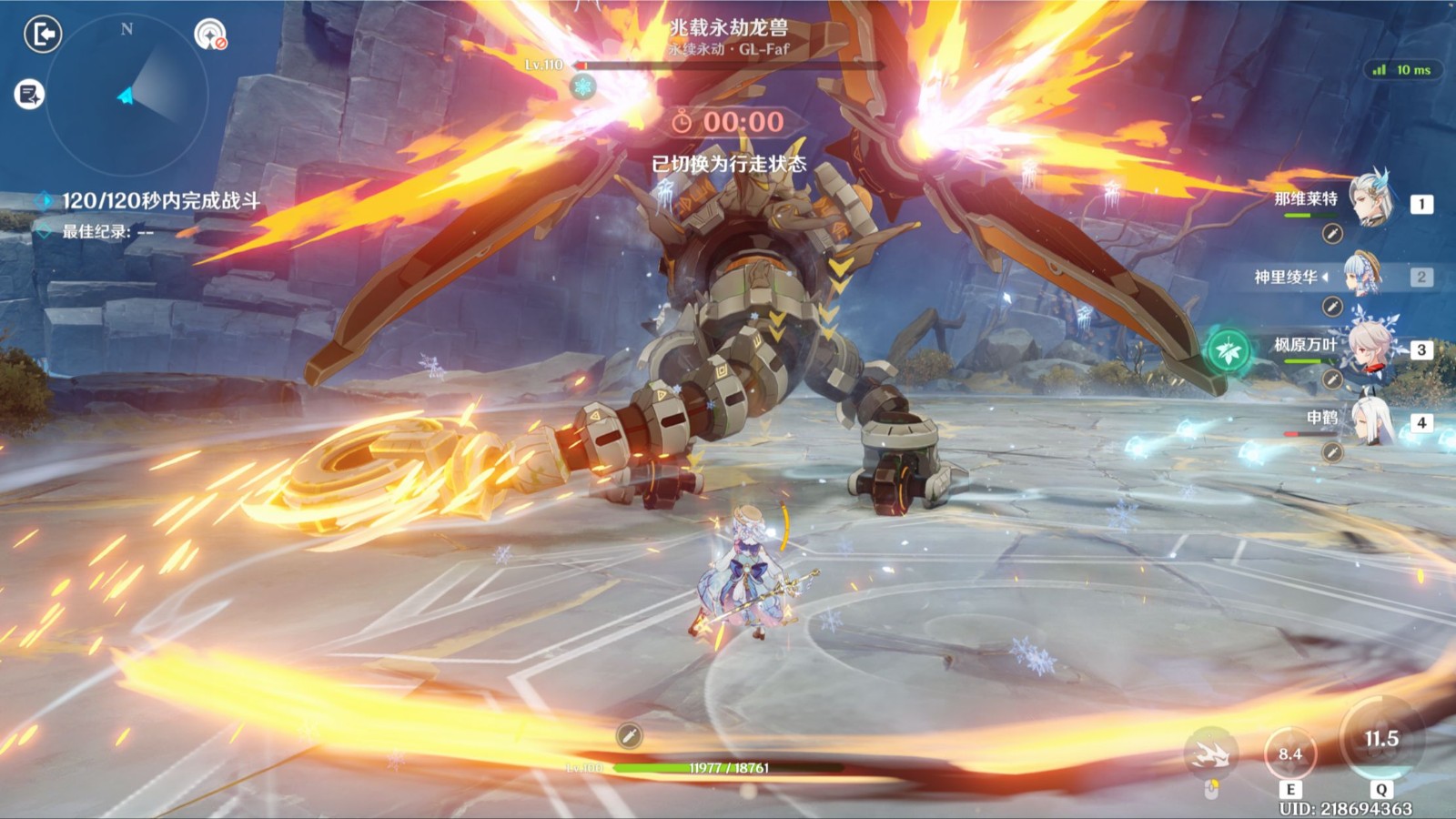
Task: Click the domain warning icon beside the minimap
Action: (211, 35)
